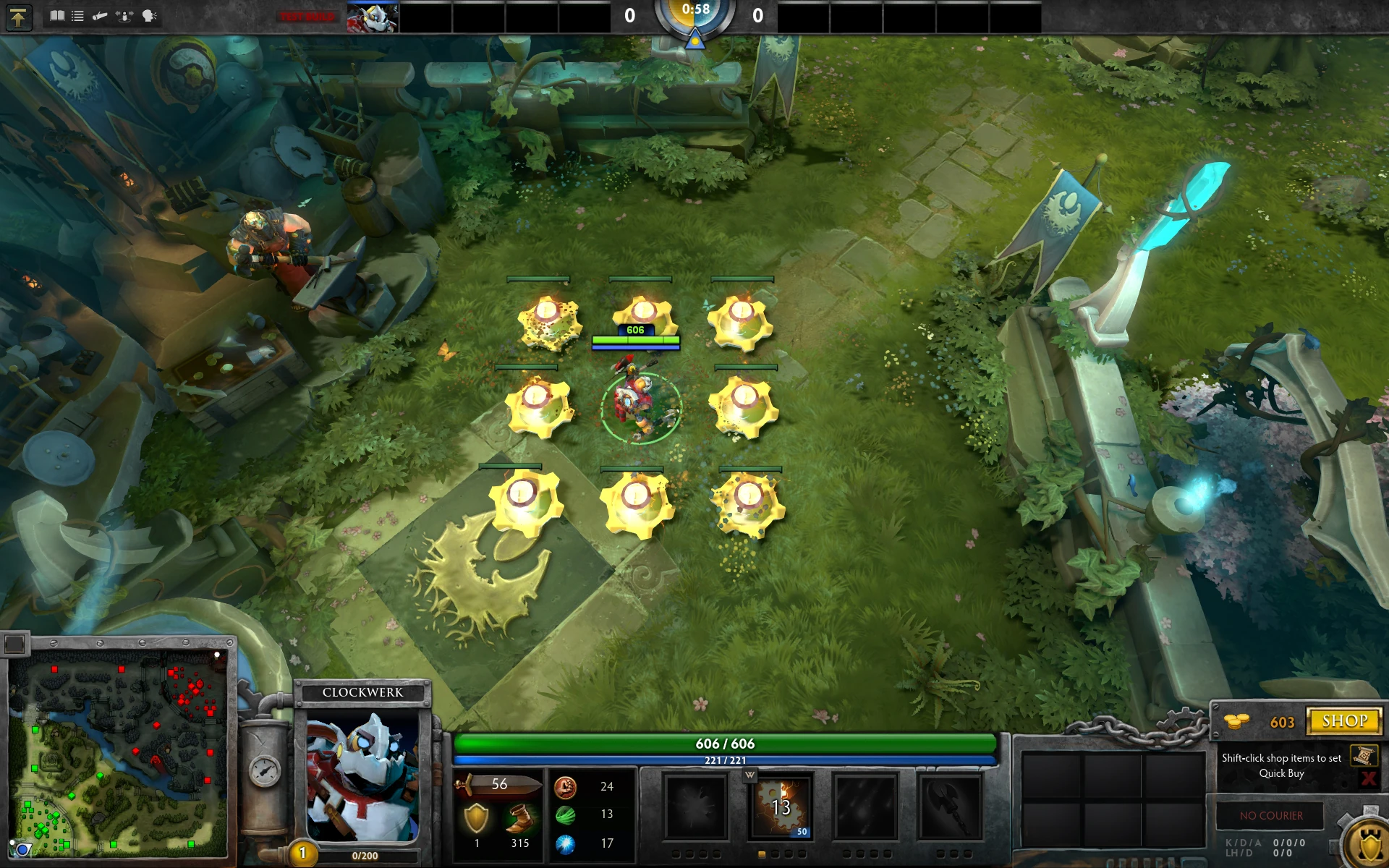
Task: Click the 0:58 game clock at top center
Action: click(694, 10)
